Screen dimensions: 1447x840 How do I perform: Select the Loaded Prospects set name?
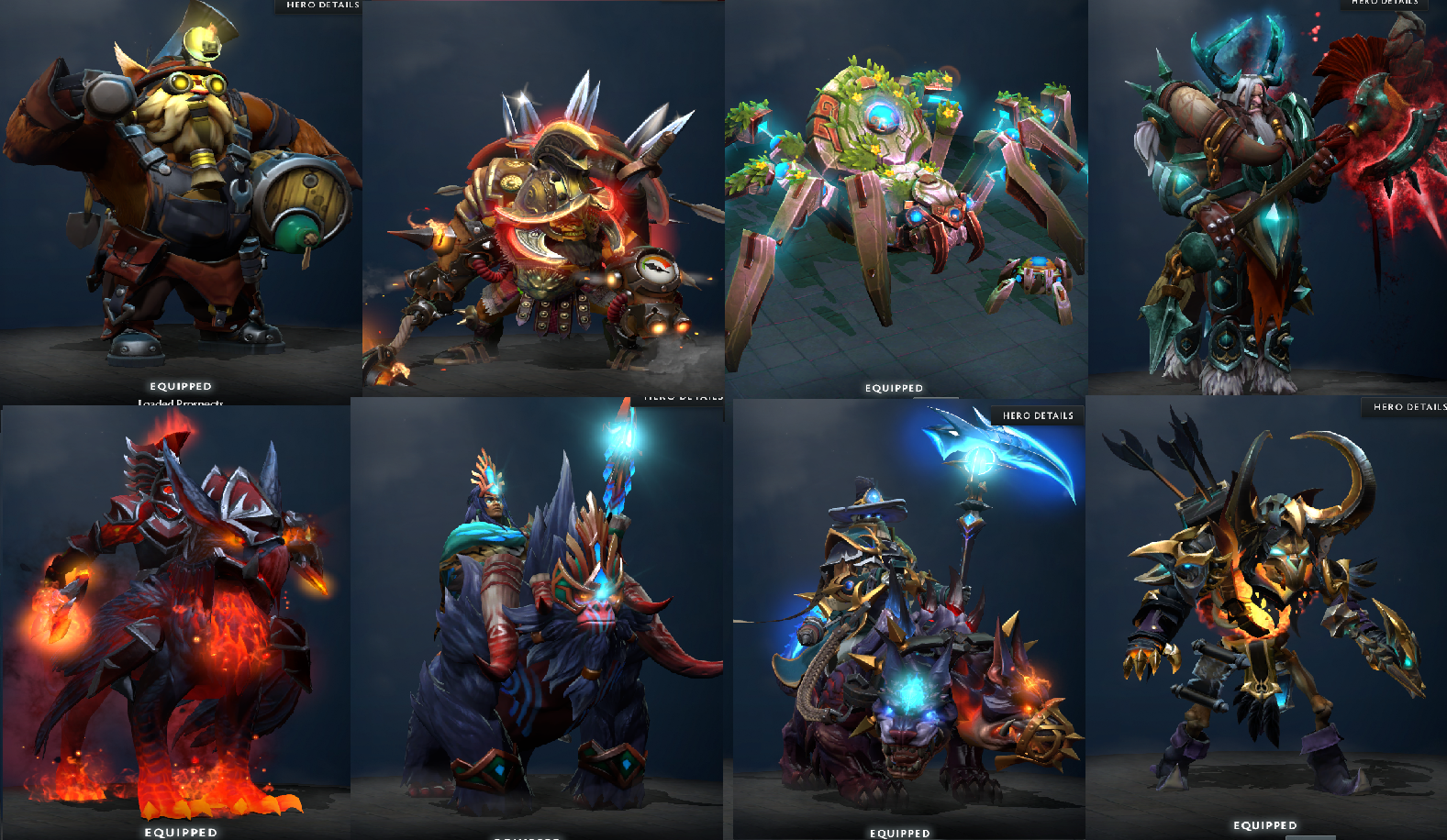click(181, 401)
